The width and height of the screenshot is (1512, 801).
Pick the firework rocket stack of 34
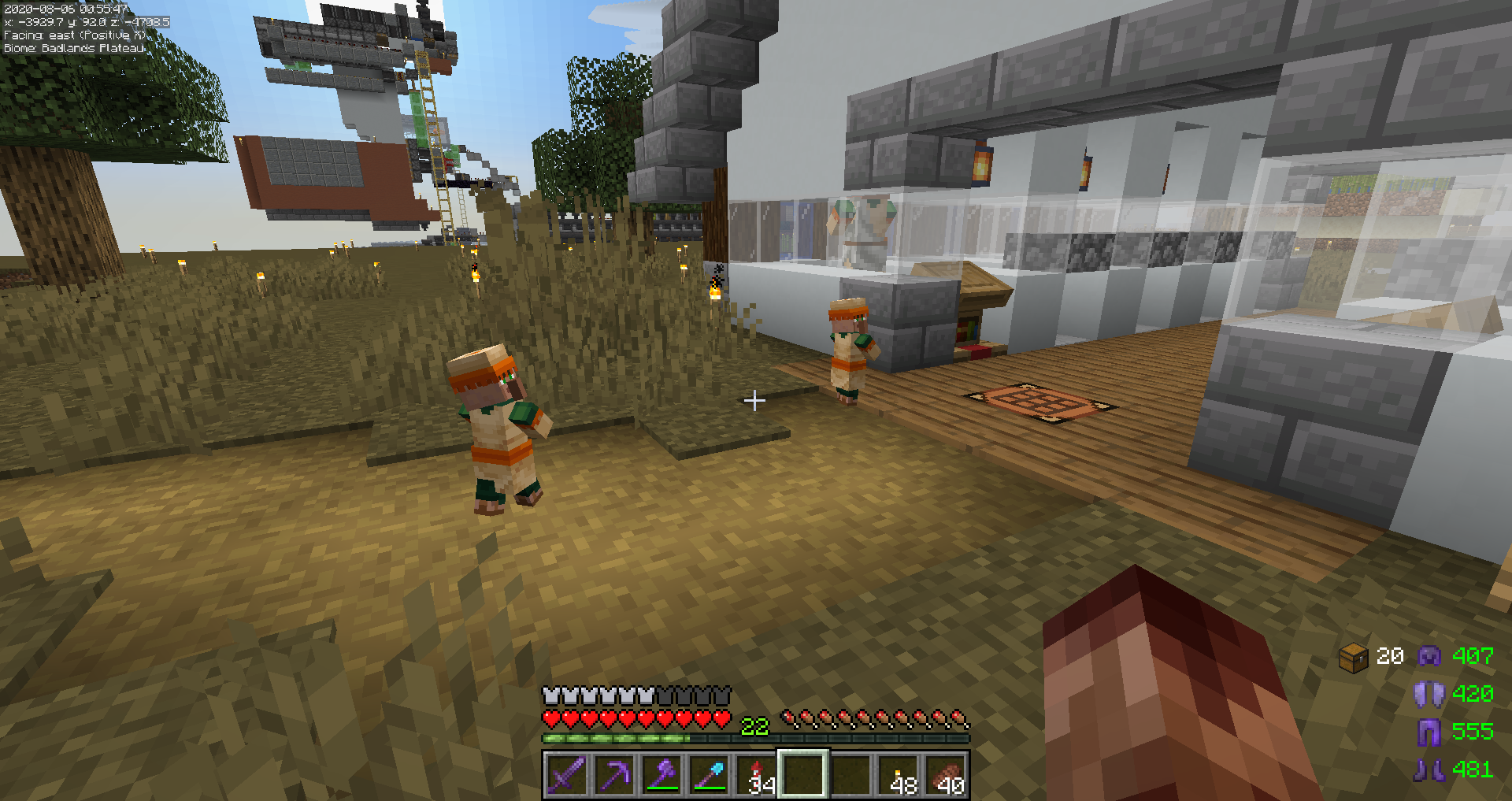point(757,774)
